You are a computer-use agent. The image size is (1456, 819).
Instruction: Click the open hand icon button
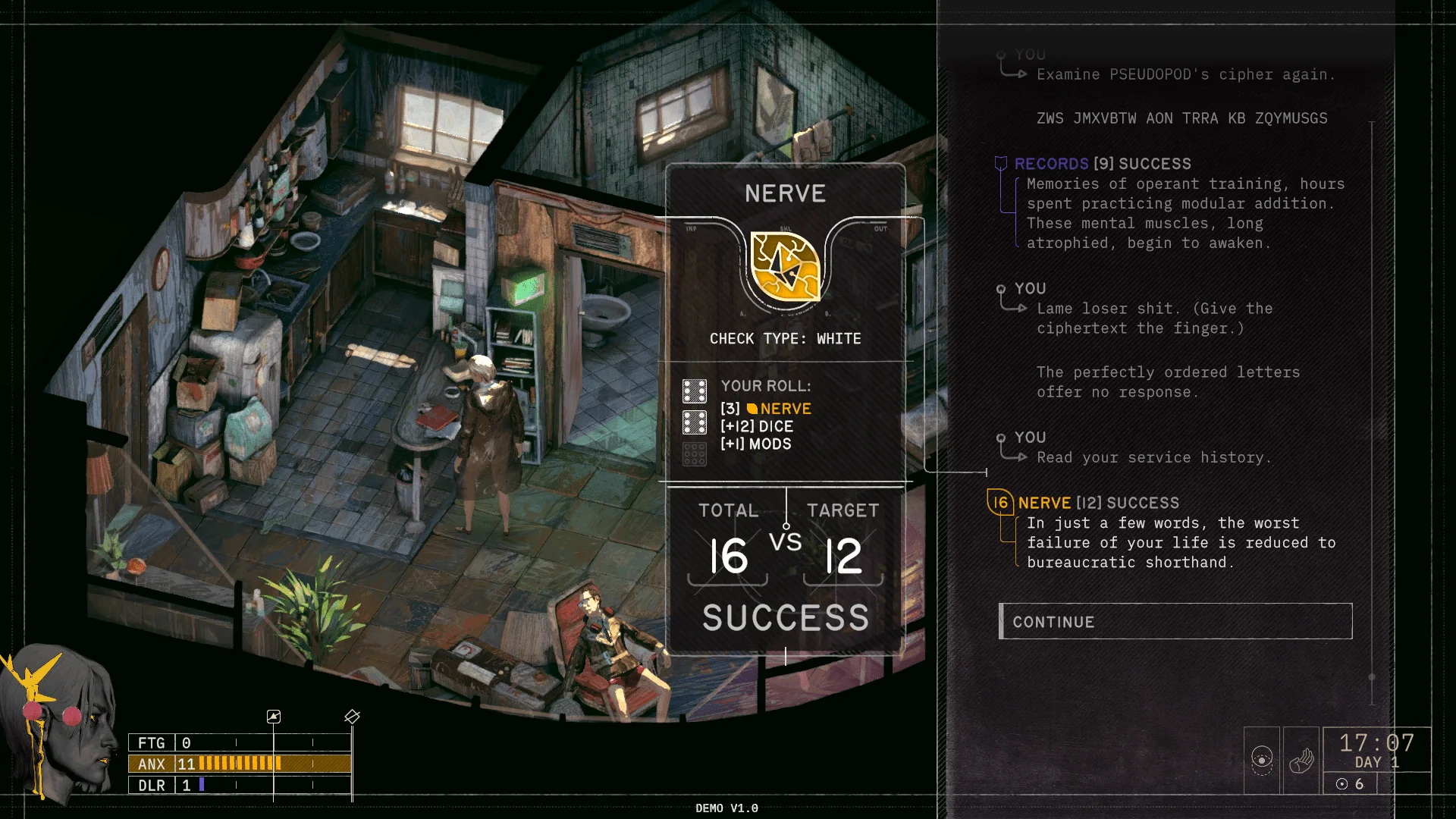[x=1301, y=760]
